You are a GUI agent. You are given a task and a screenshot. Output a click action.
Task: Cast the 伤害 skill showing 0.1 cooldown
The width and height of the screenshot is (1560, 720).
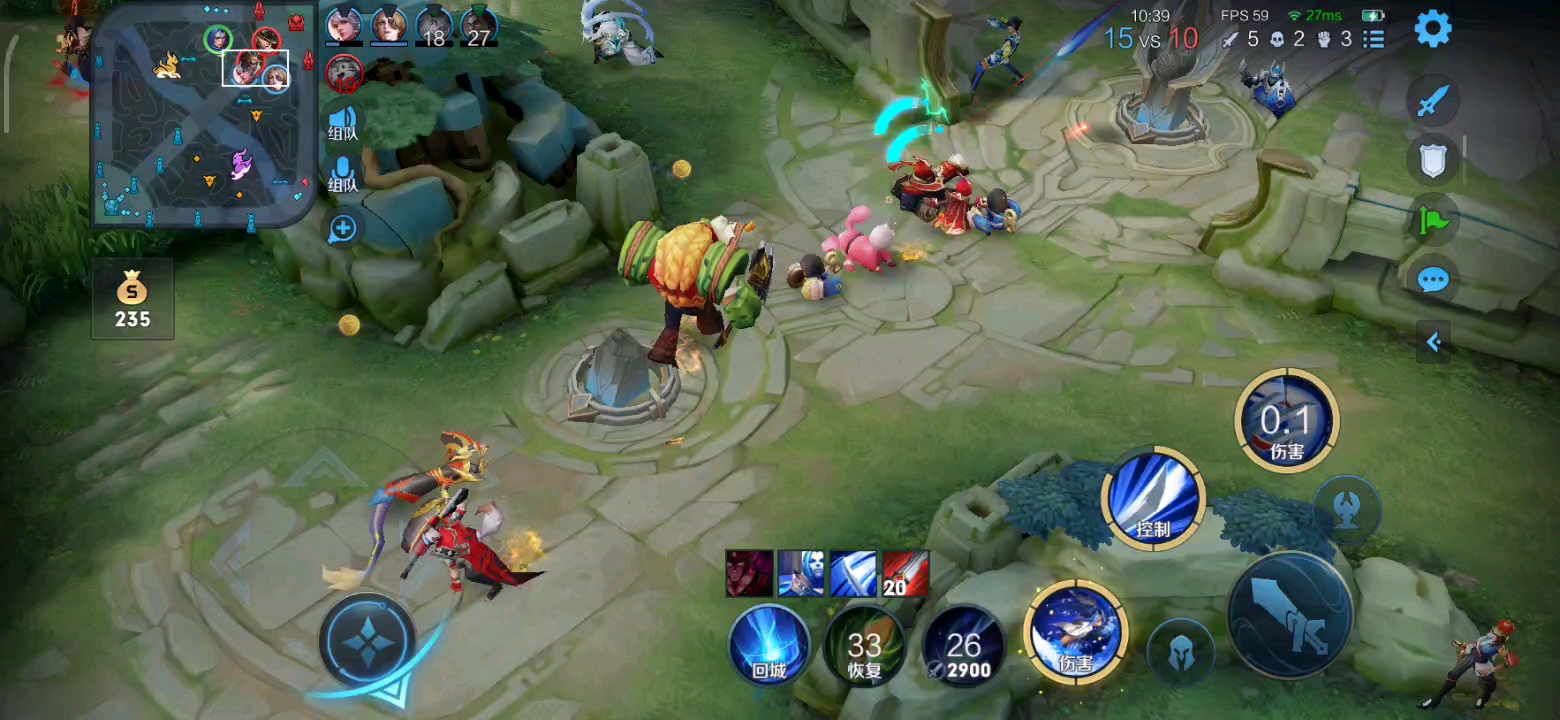click(1286, 420)
